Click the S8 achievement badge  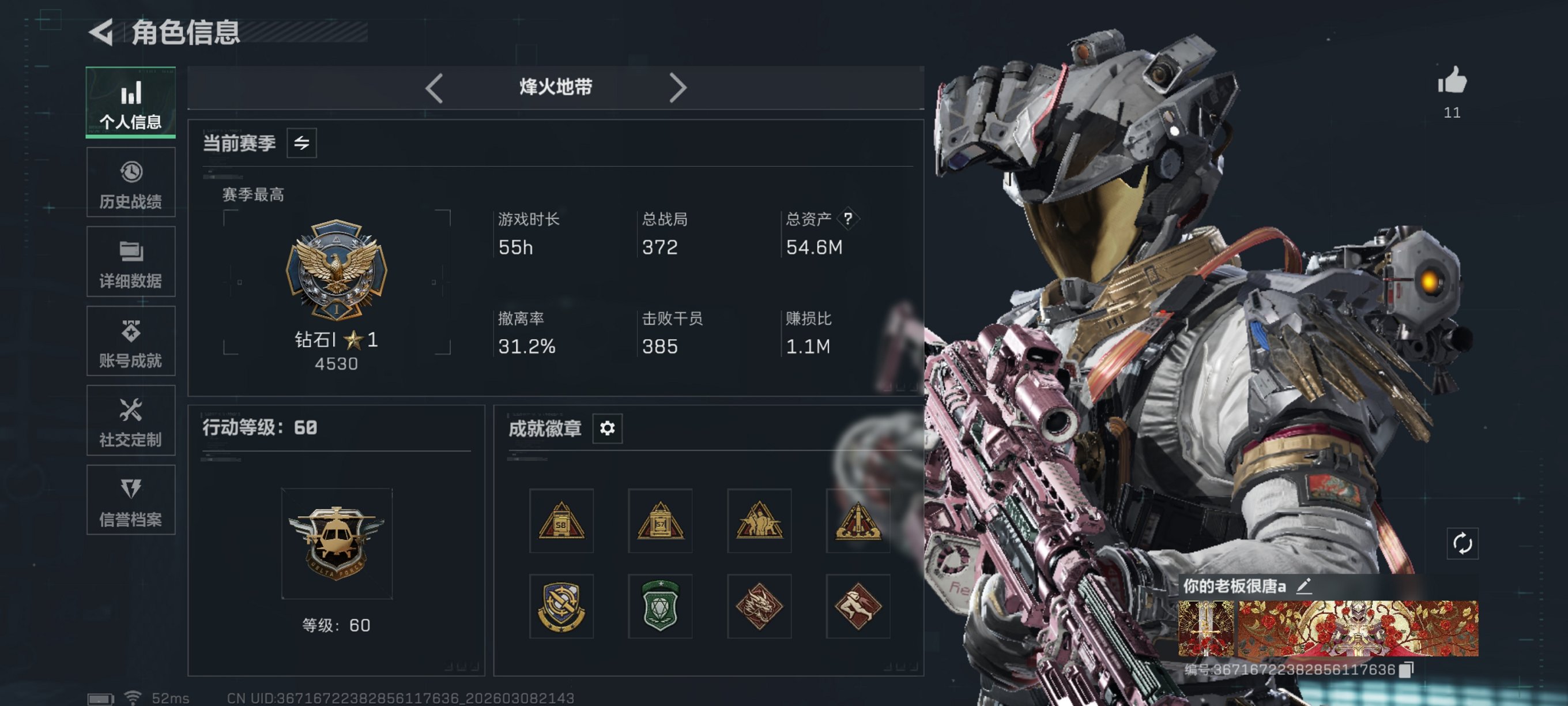point(561,521)
